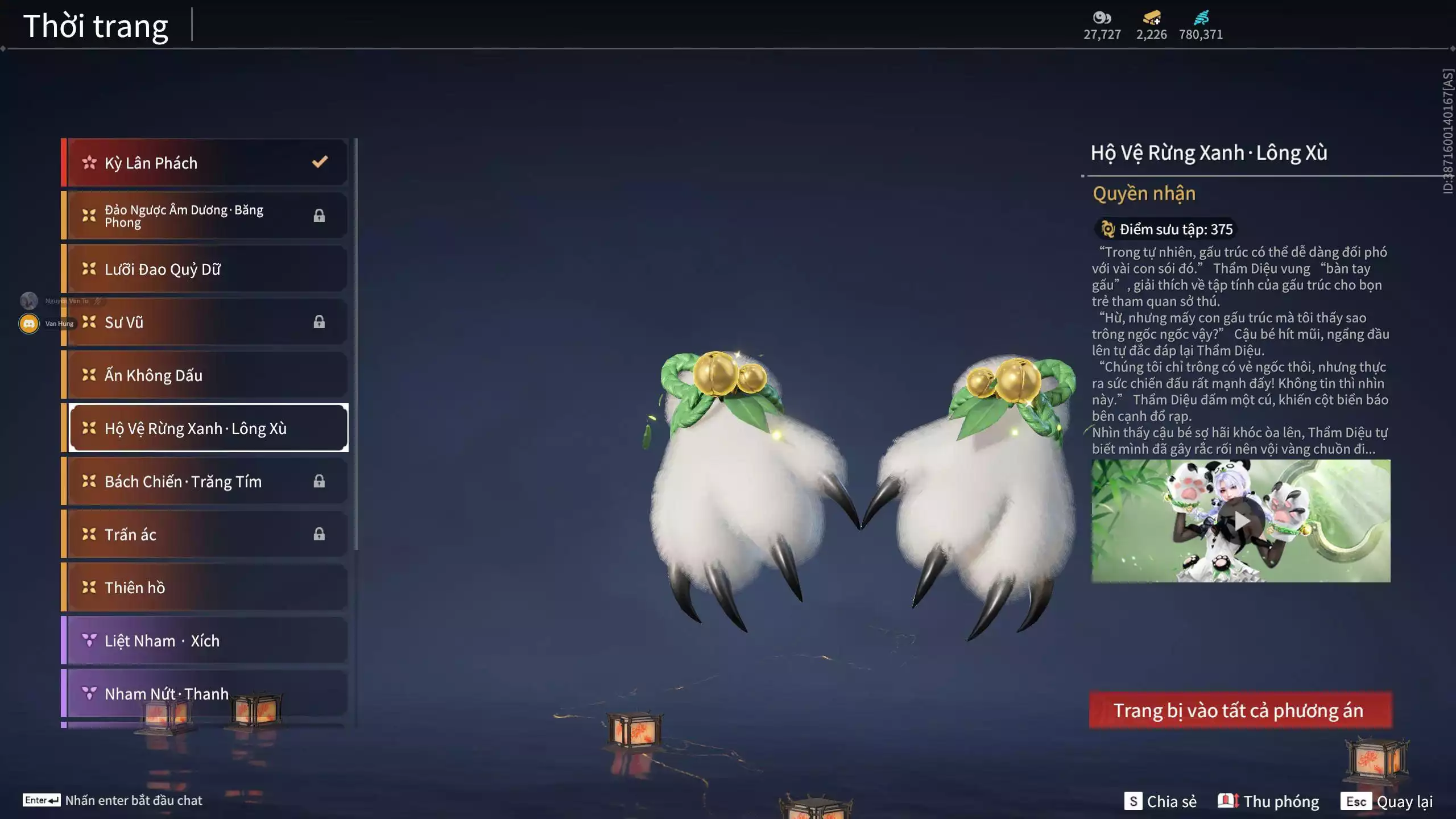Open the Thời trang title heading
1456x819 pixels.
(x=94, y=24)
